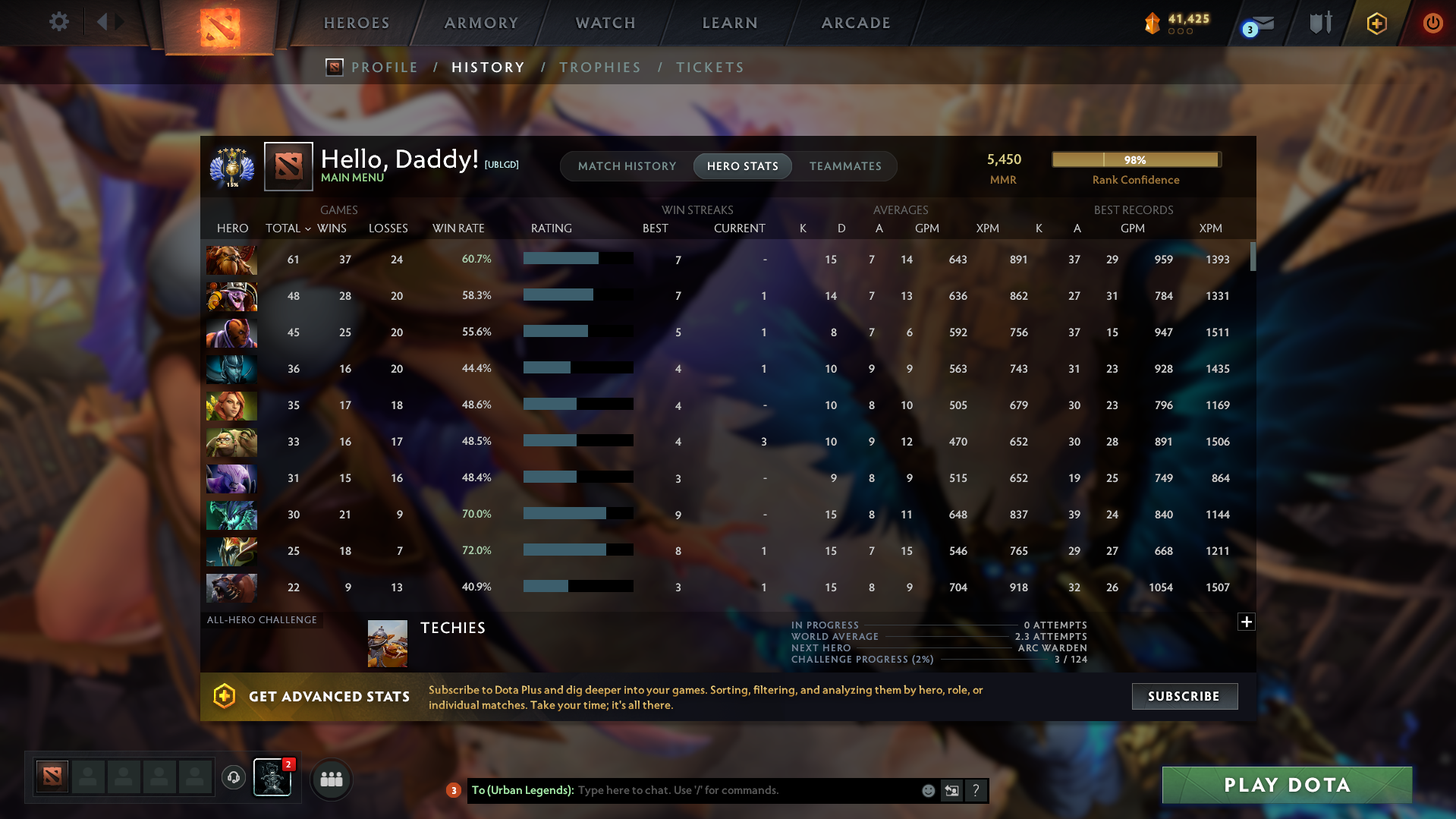The width and height of the screenshot is (1456, 819).
Task: Click SUBSCRIBE for Dota Plus
Action: pos(1184,696)
